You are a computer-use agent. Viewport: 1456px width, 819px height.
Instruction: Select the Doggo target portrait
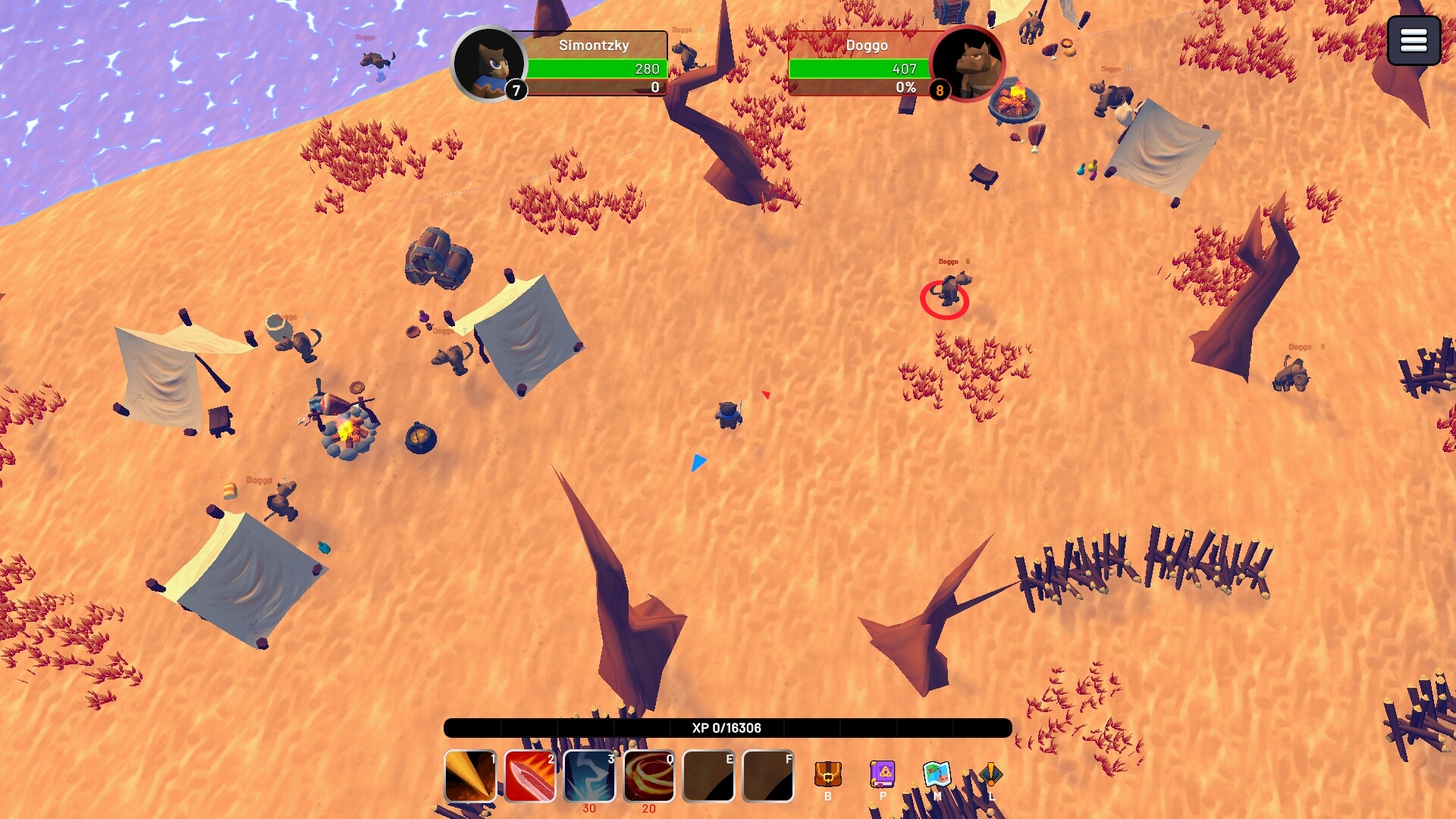(x=968, y=64)
